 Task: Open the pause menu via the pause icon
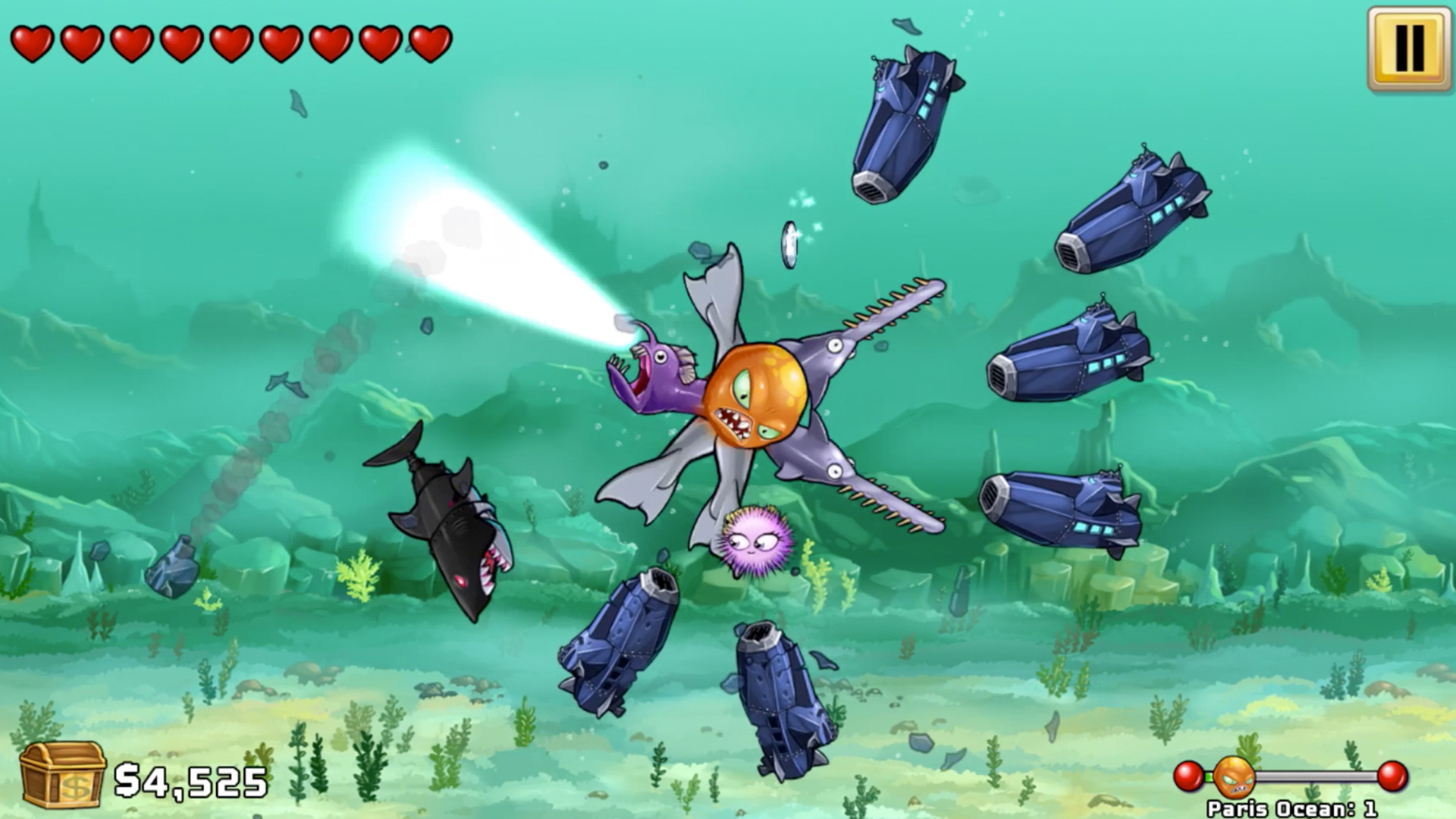1408,48
